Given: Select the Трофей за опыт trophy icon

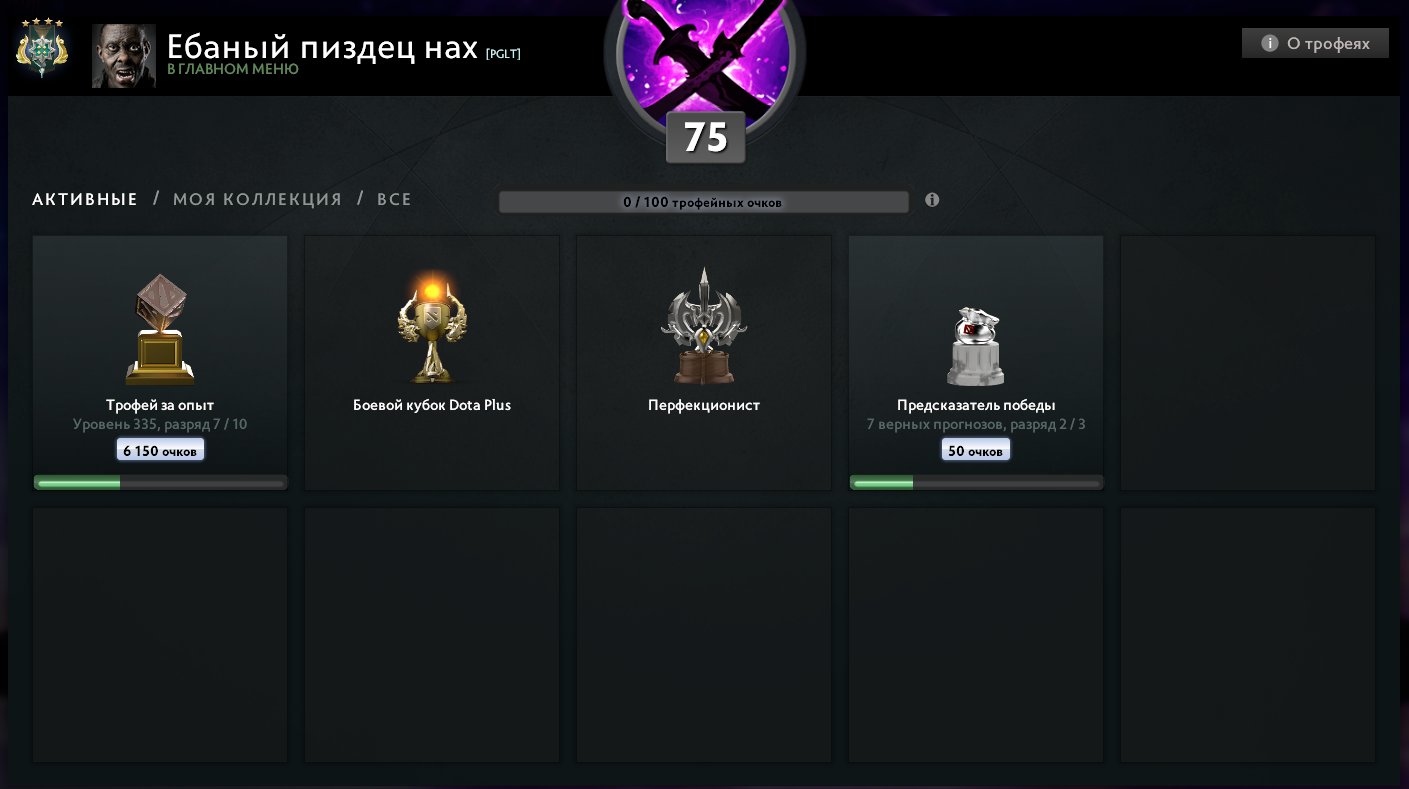Looking at the screenshot, I should 160,328.
